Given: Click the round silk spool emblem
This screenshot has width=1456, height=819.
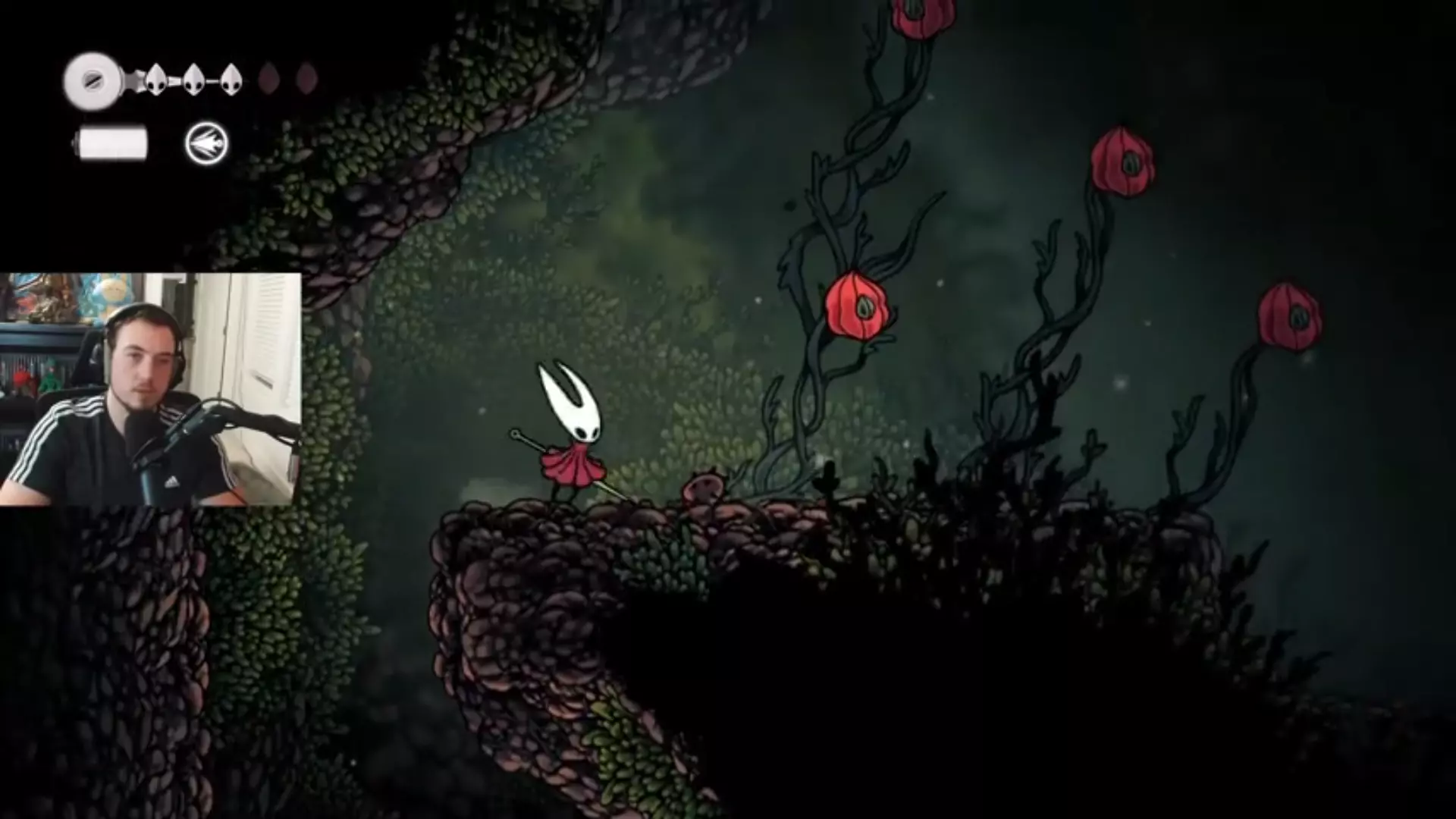Looking at the screenshot, I should (93, 80).
